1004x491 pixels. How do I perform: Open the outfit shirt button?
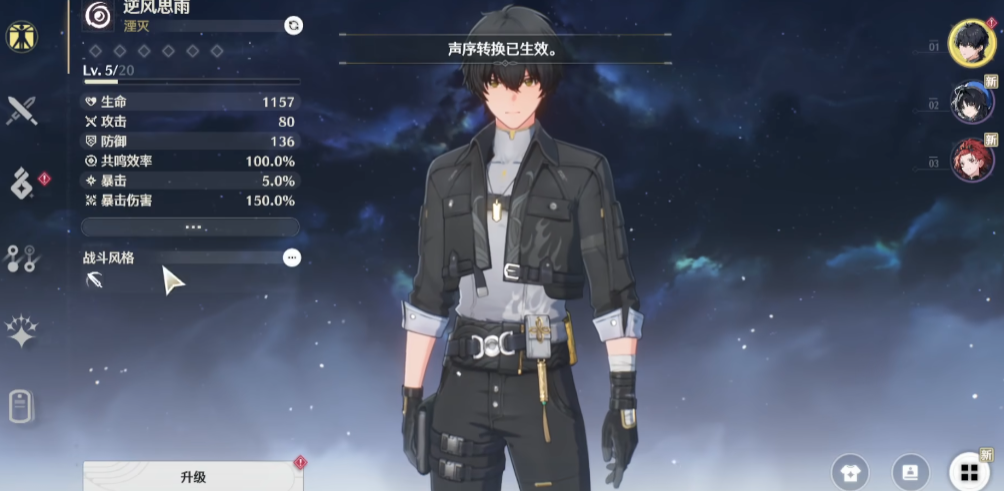coord(850,471)
